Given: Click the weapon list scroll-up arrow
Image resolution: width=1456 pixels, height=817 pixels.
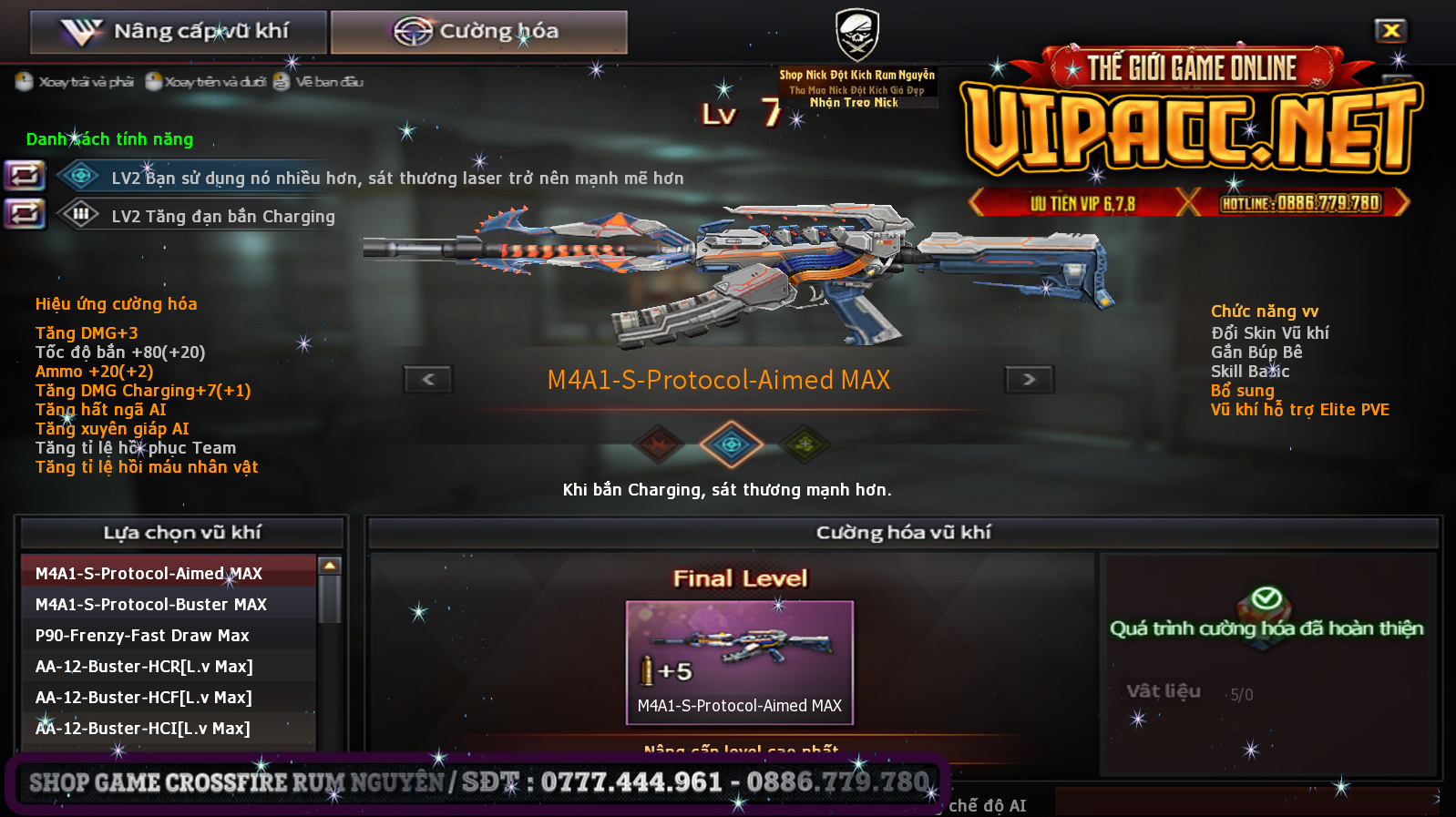Looking at the screenshot, I should pos(330,566).
